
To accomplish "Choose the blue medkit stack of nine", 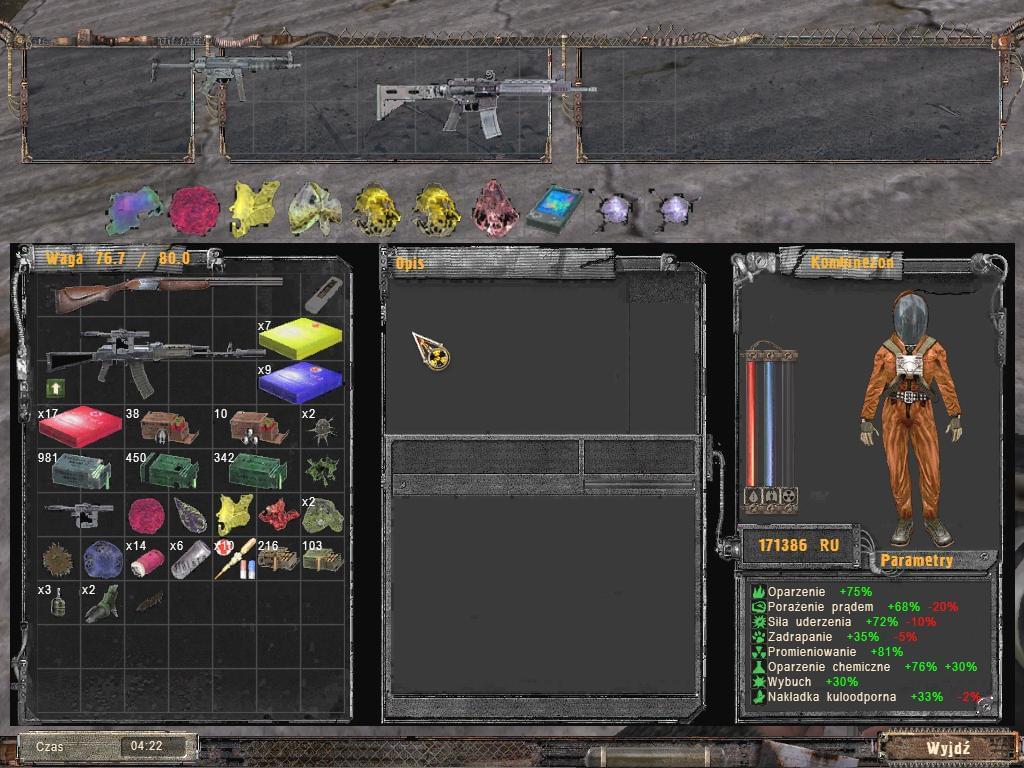I will (300, 383).
